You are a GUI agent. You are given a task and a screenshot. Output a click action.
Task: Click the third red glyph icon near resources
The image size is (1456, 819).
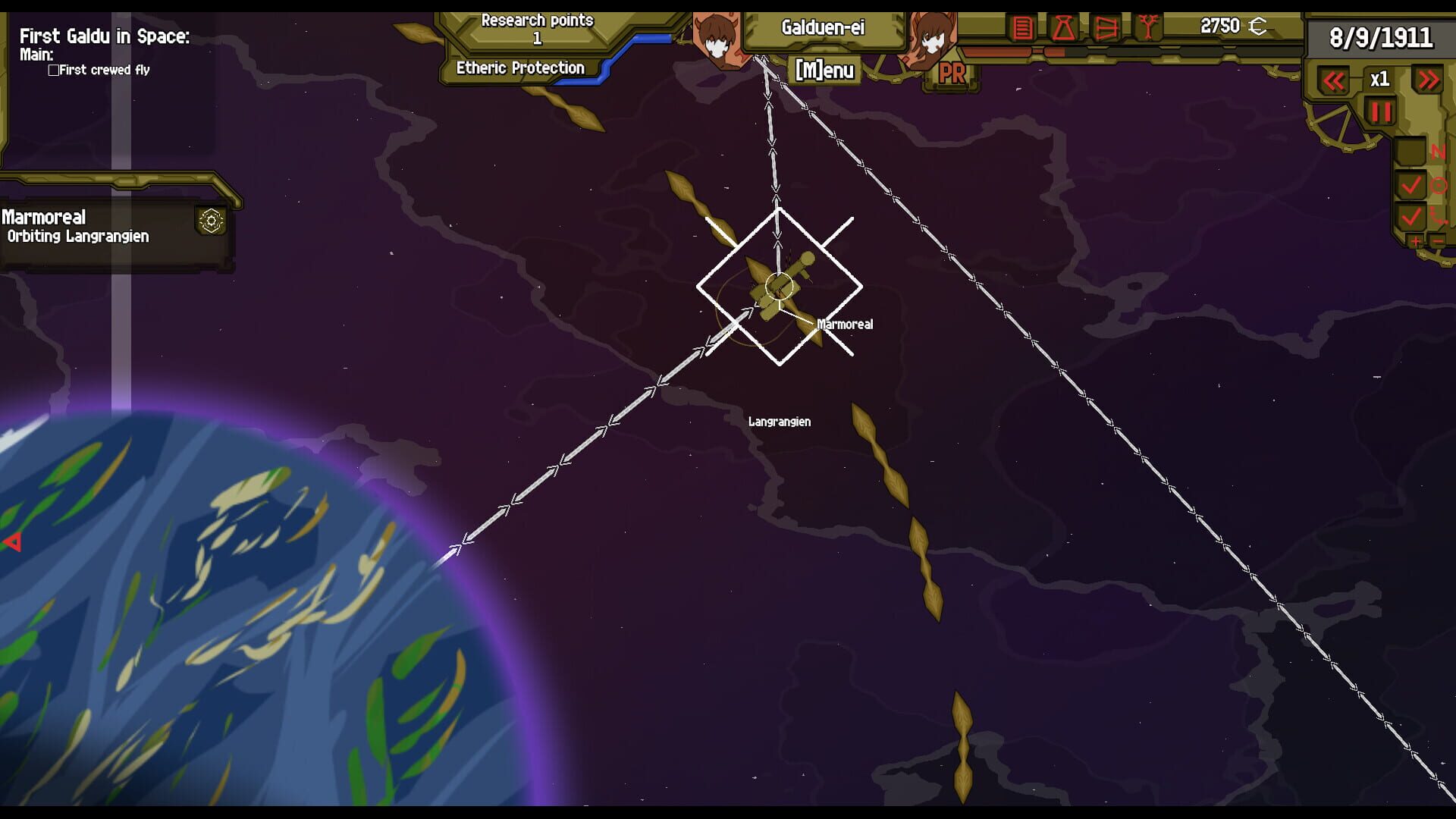[1105, 29]
